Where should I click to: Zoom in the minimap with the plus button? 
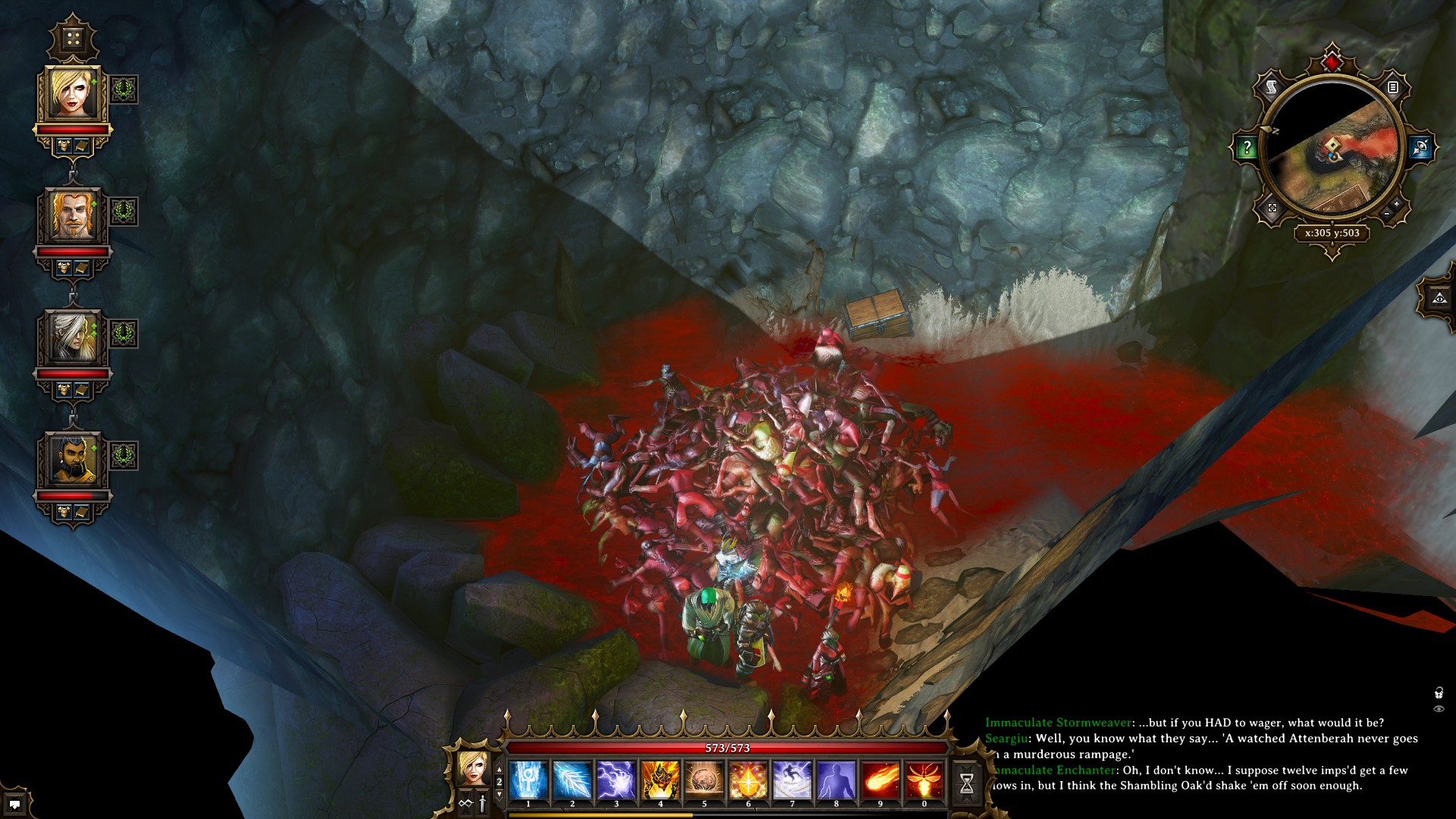pyautogui.click(x=1397, y=205)
